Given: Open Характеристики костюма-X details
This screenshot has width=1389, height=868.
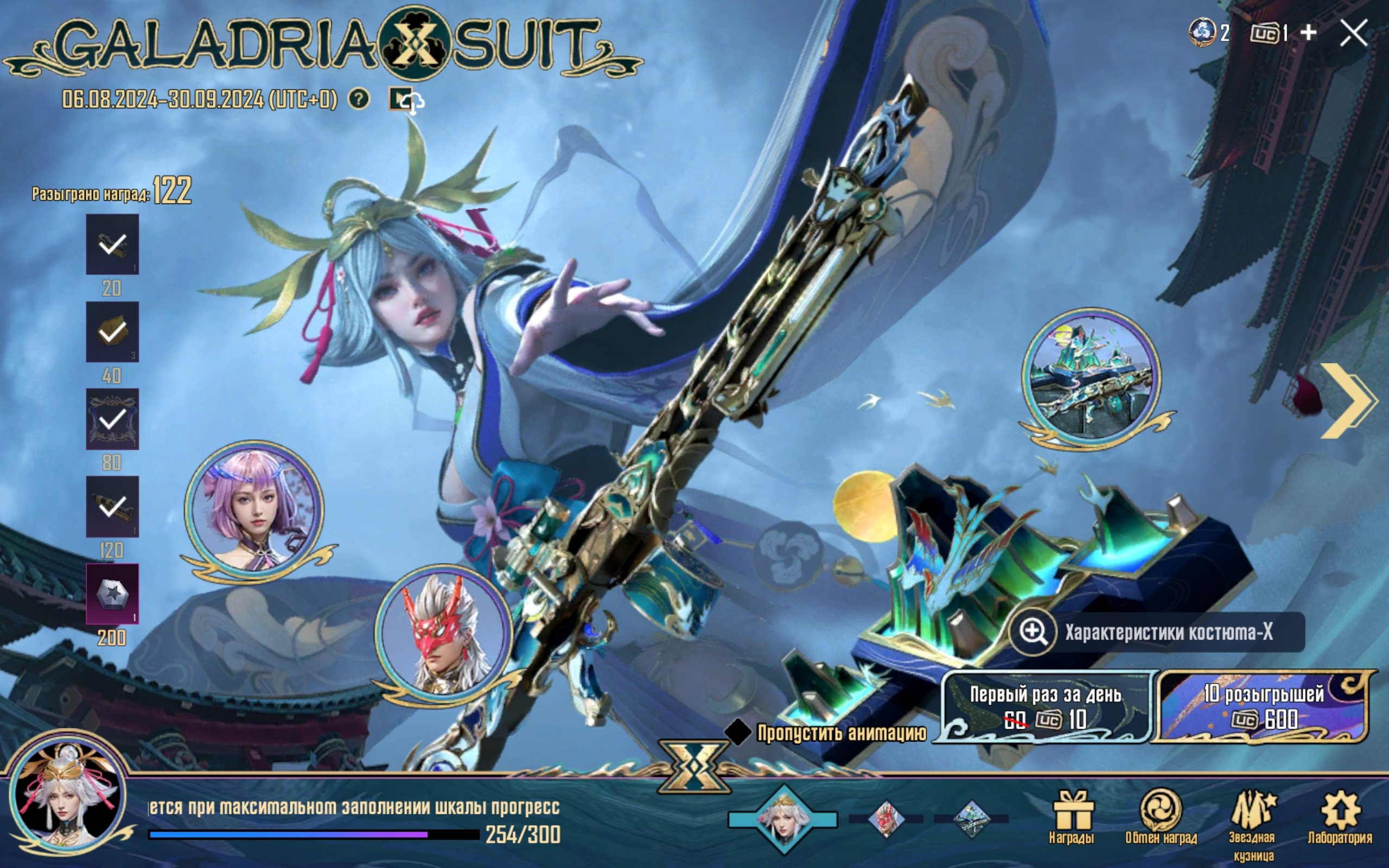Looking at the screenshot, I should [x=1157, y=632].
